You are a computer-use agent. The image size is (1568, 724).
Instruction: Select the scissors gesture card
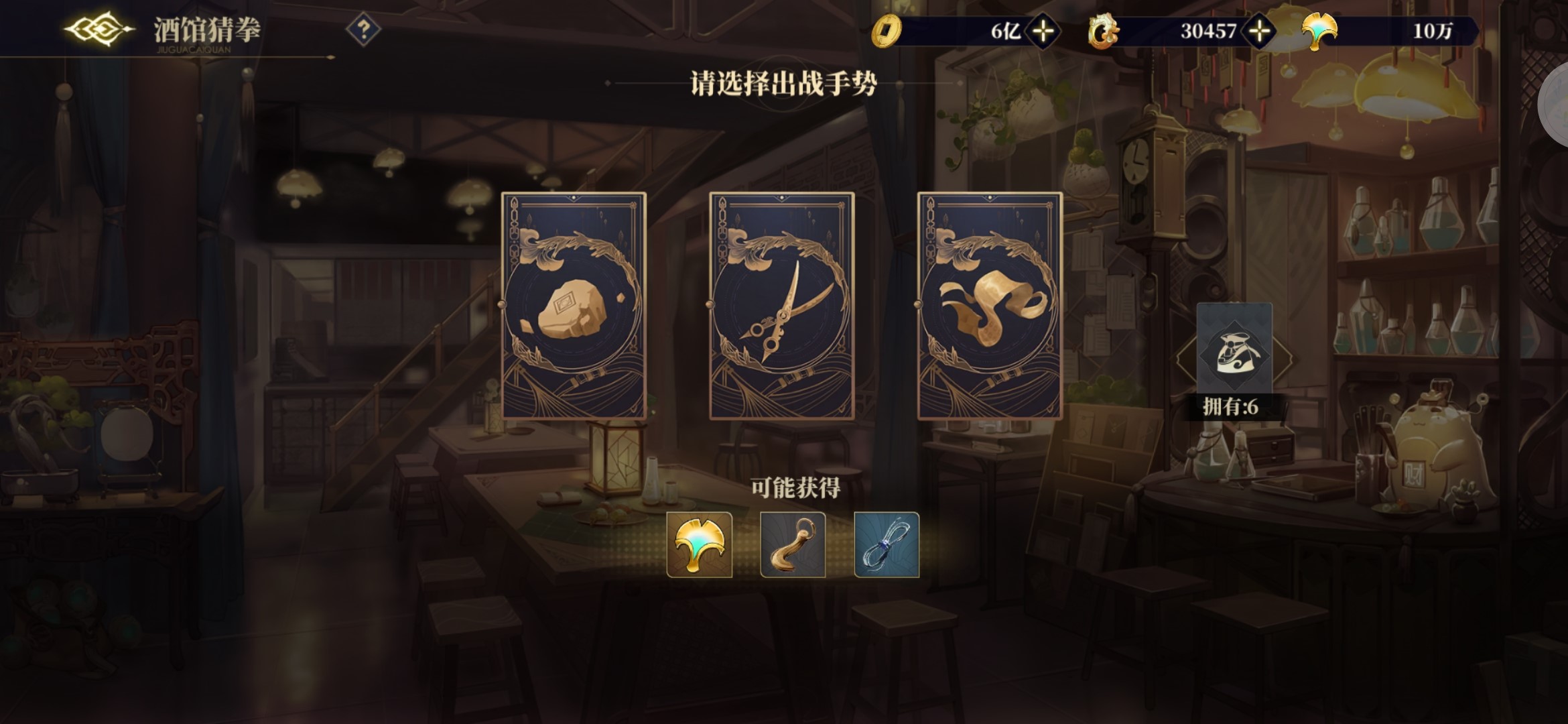coord(781,306)
